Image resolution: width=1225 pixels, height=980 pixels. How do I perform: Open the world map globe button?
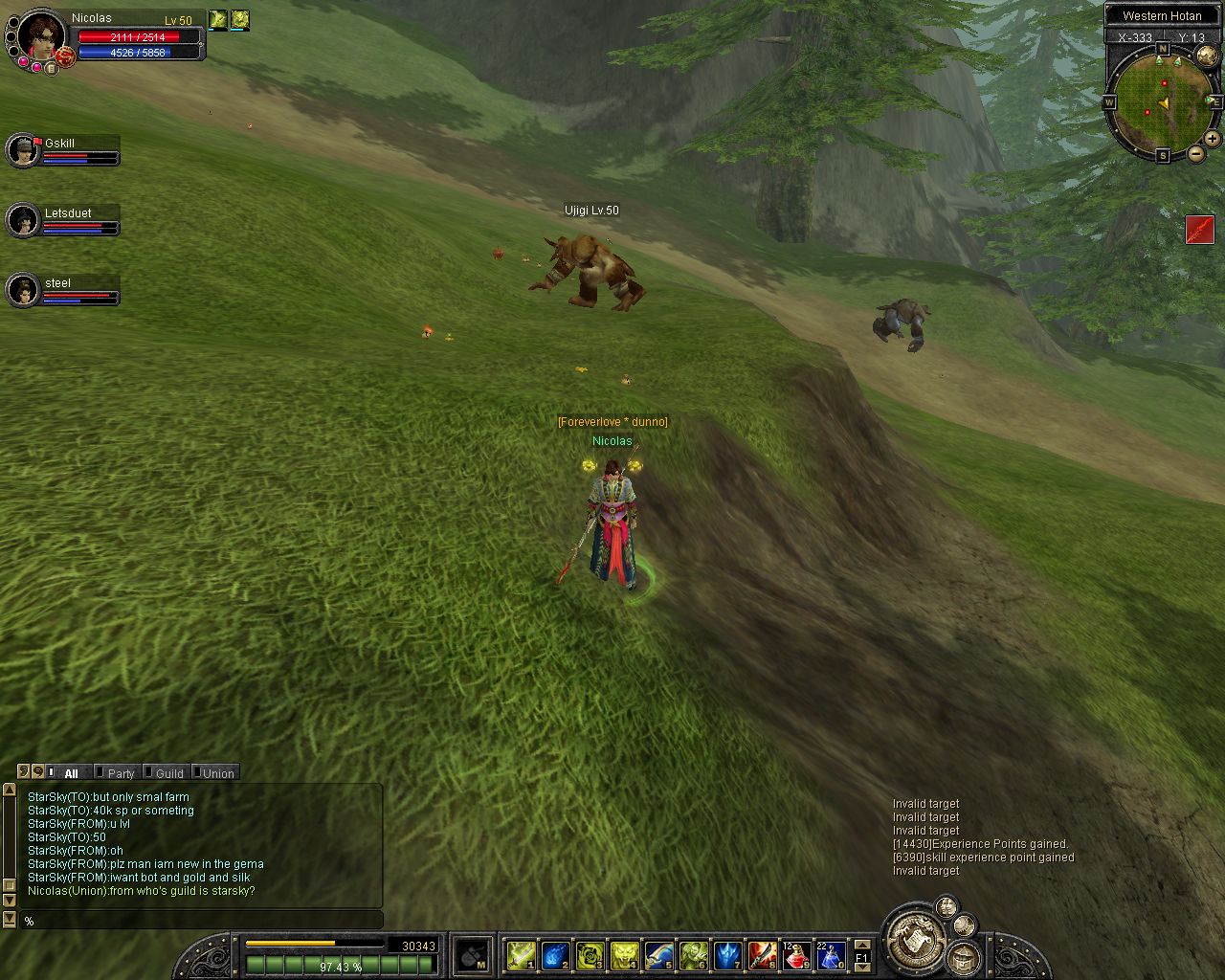tap(1207, 56)
